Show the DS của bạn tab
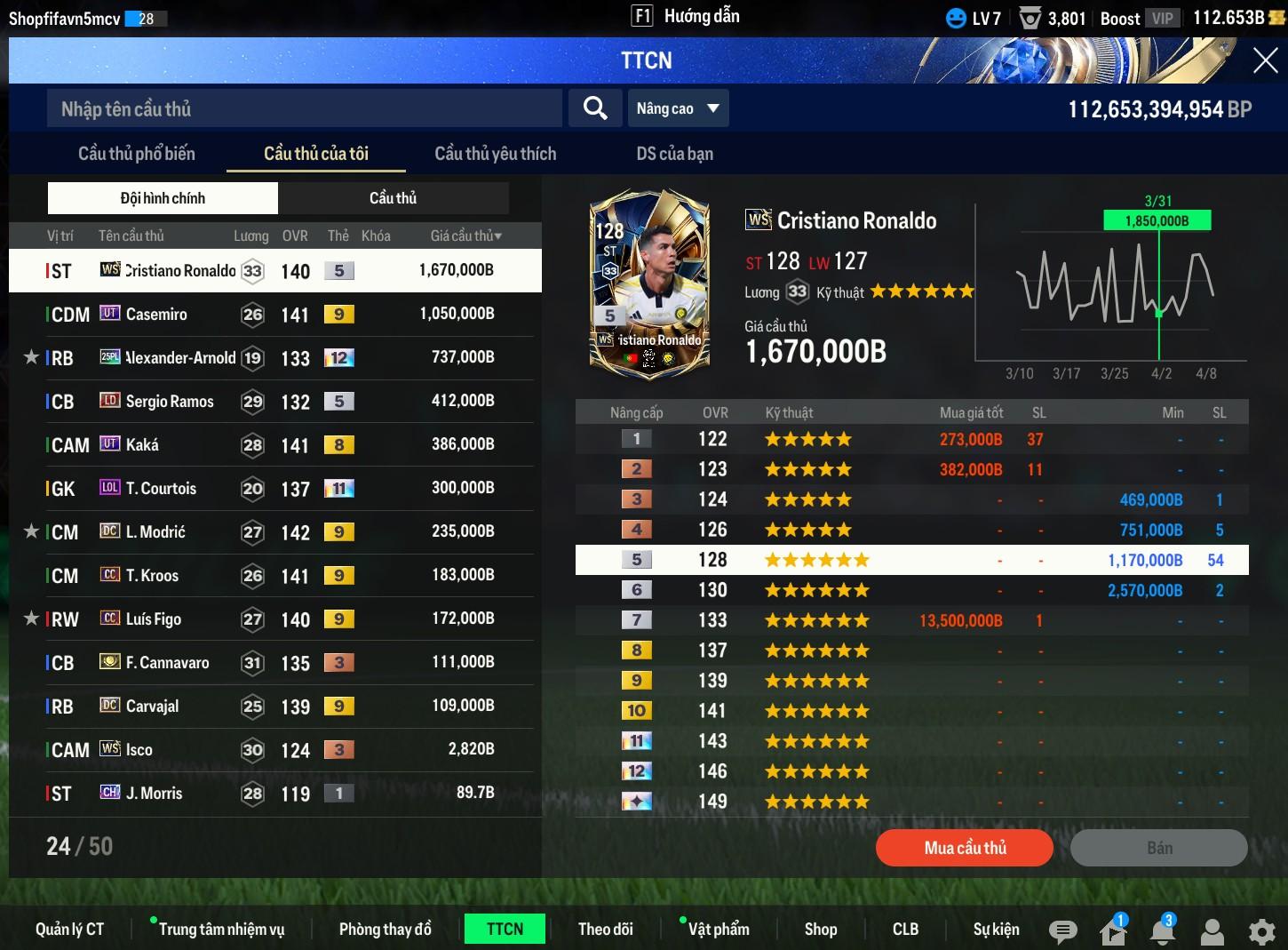Screen dimensions: 1288x950 tap(674, 154)
